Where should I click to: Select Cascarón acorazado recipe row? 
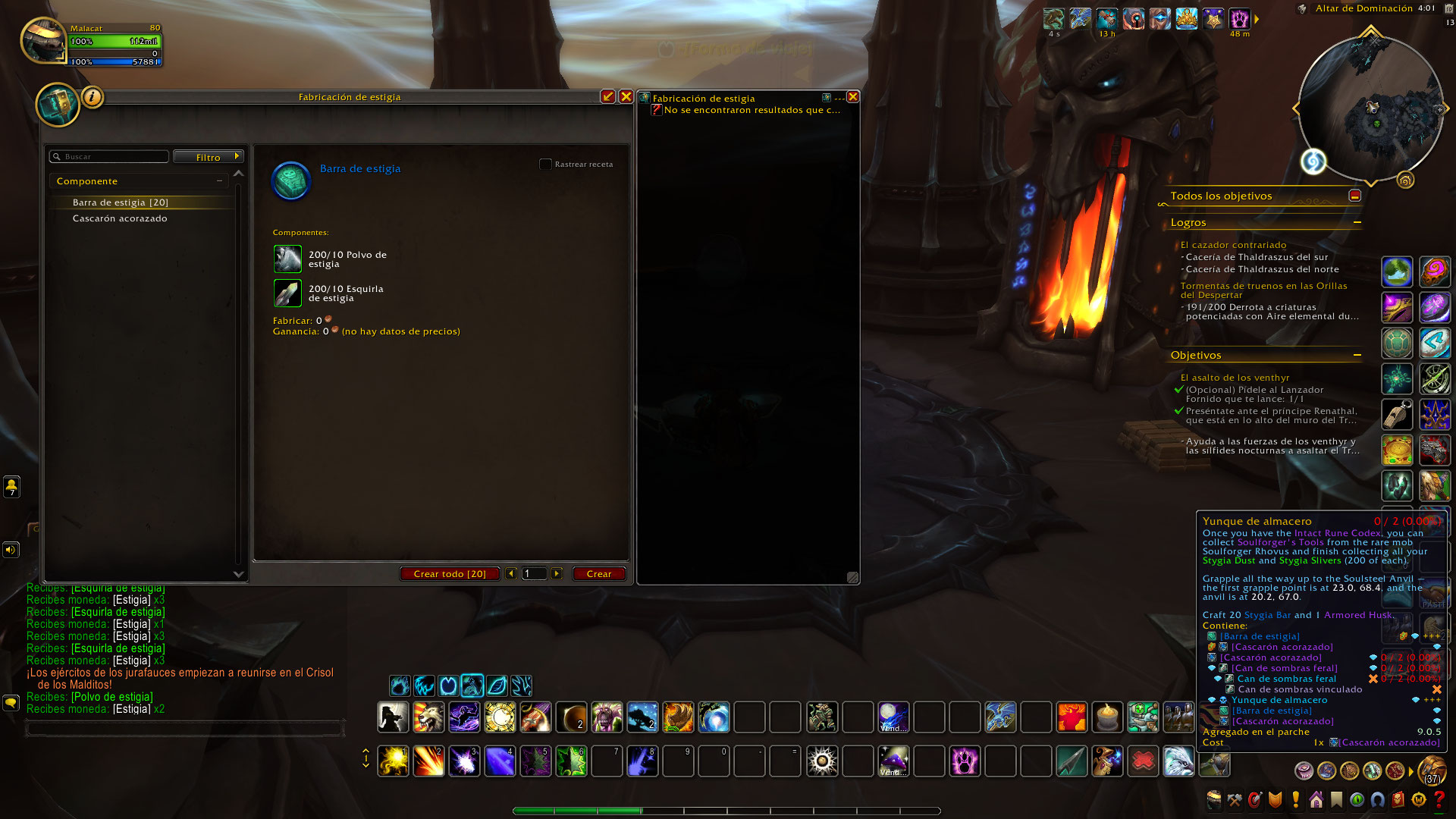pos(120,218)
